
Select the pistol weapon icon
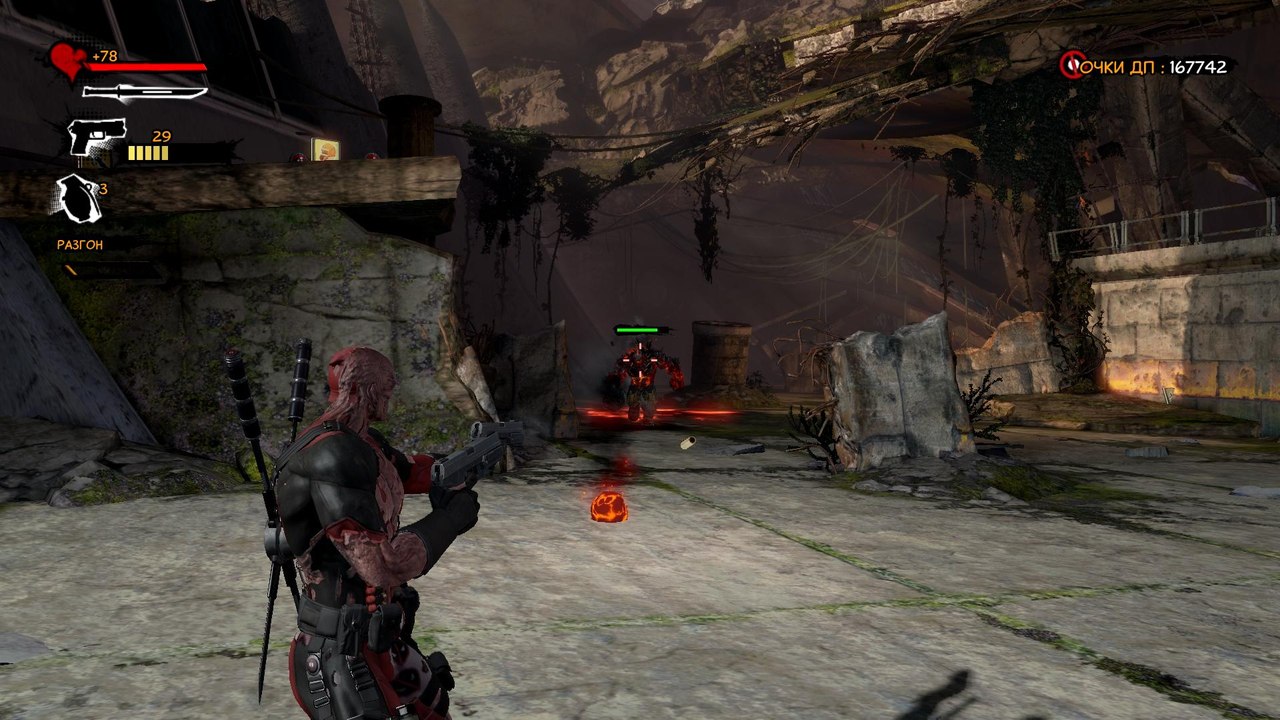point(97,136)
